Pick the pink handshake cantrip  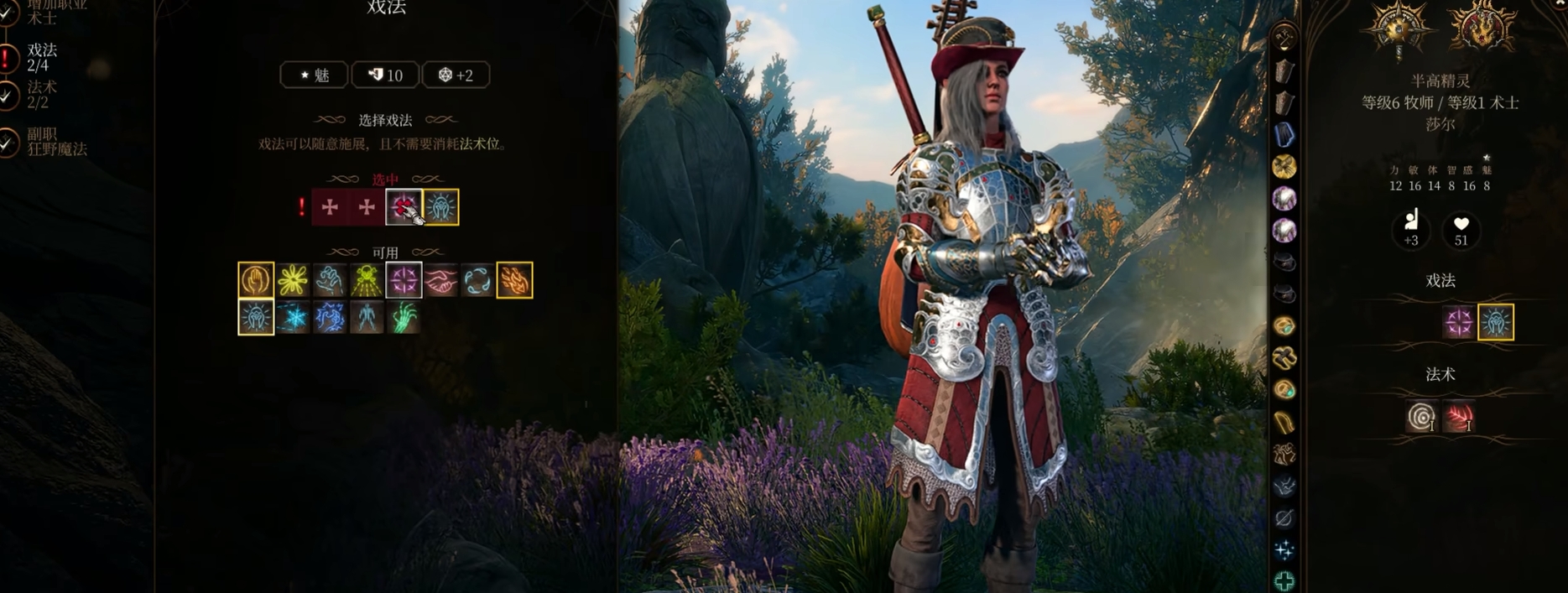[440, 280]
